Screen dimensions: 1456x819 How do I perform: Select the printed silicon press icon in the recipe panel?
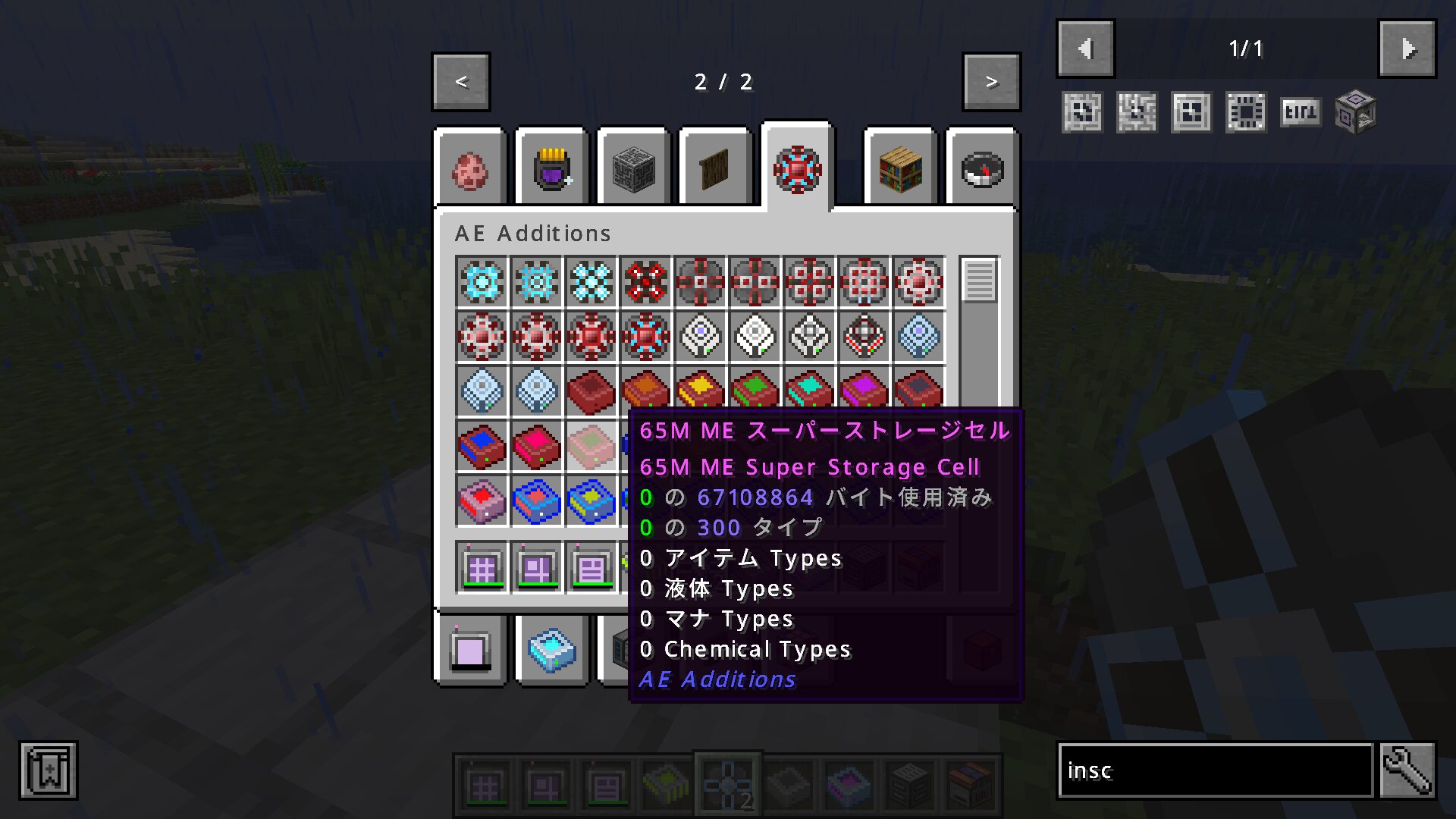[1245, 111]
